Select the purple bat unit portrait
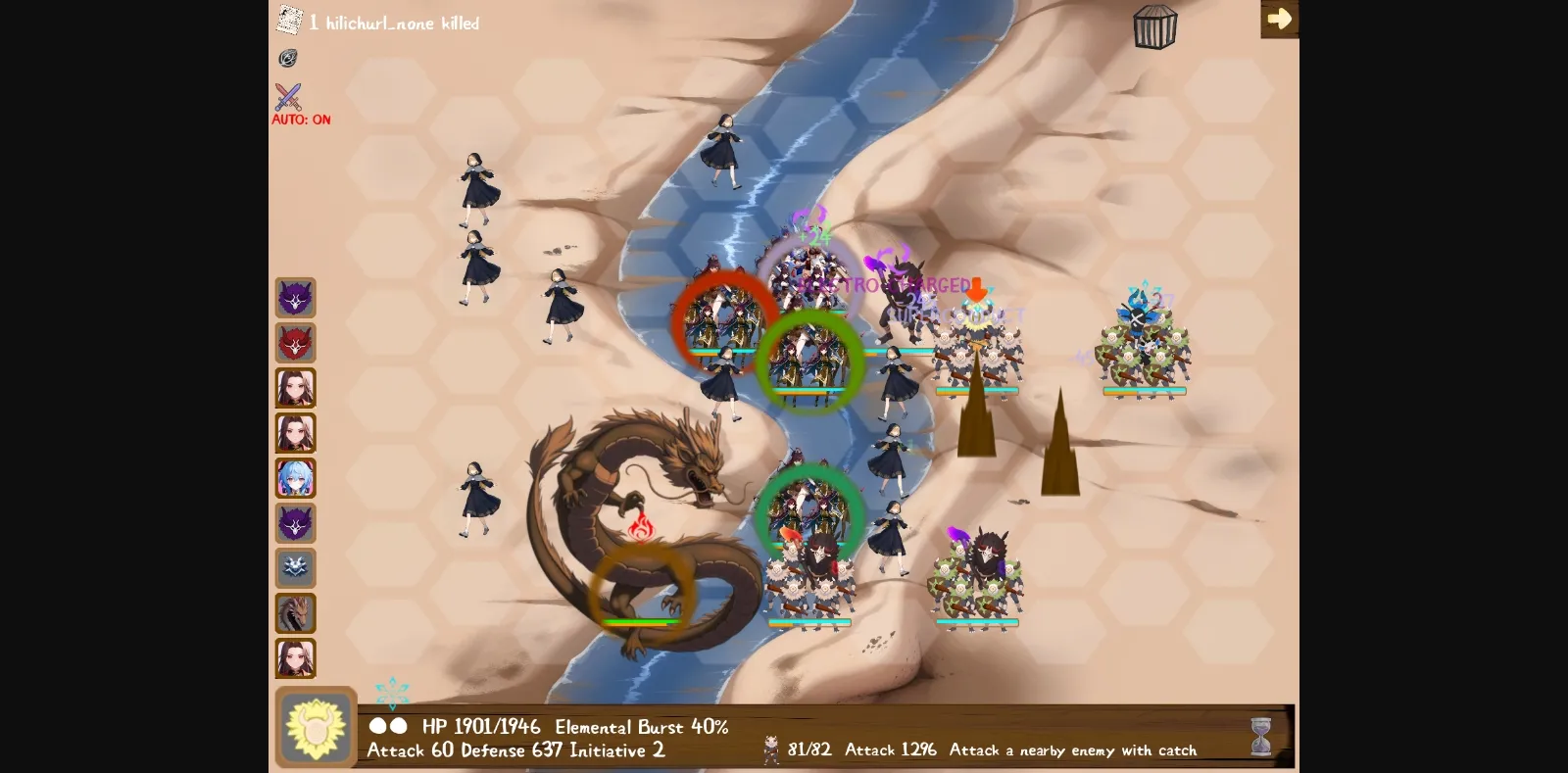 coord(296,298)
